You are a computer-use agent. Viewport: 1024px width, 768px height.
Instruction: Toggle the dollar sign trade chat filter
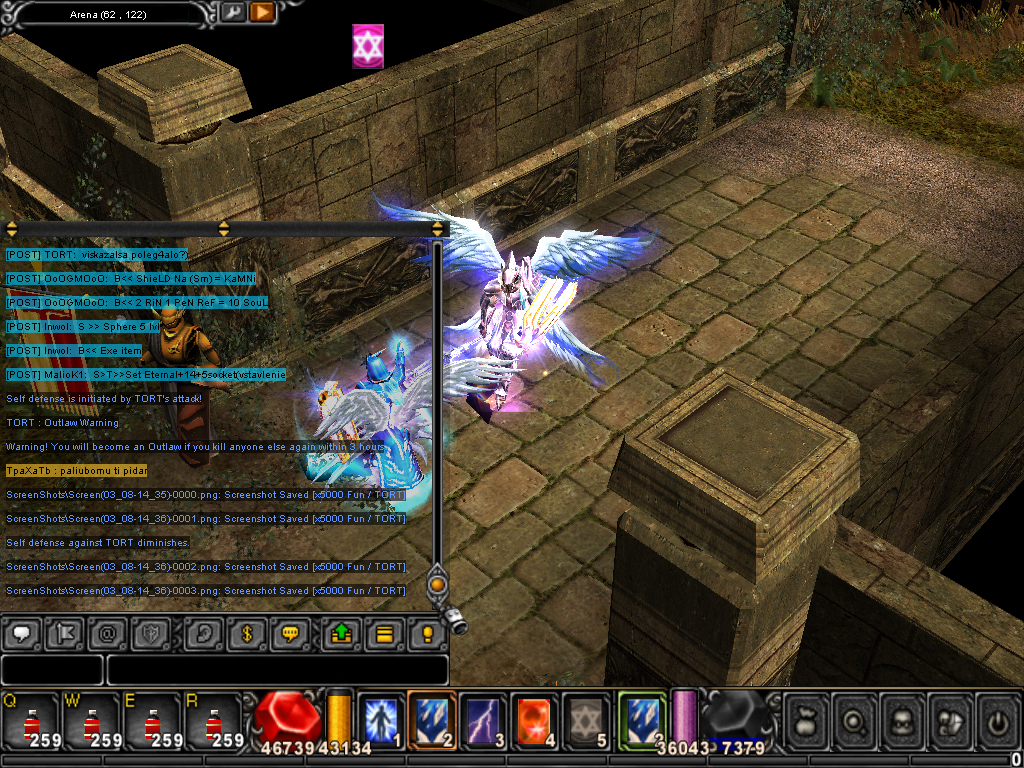(246, 633)
